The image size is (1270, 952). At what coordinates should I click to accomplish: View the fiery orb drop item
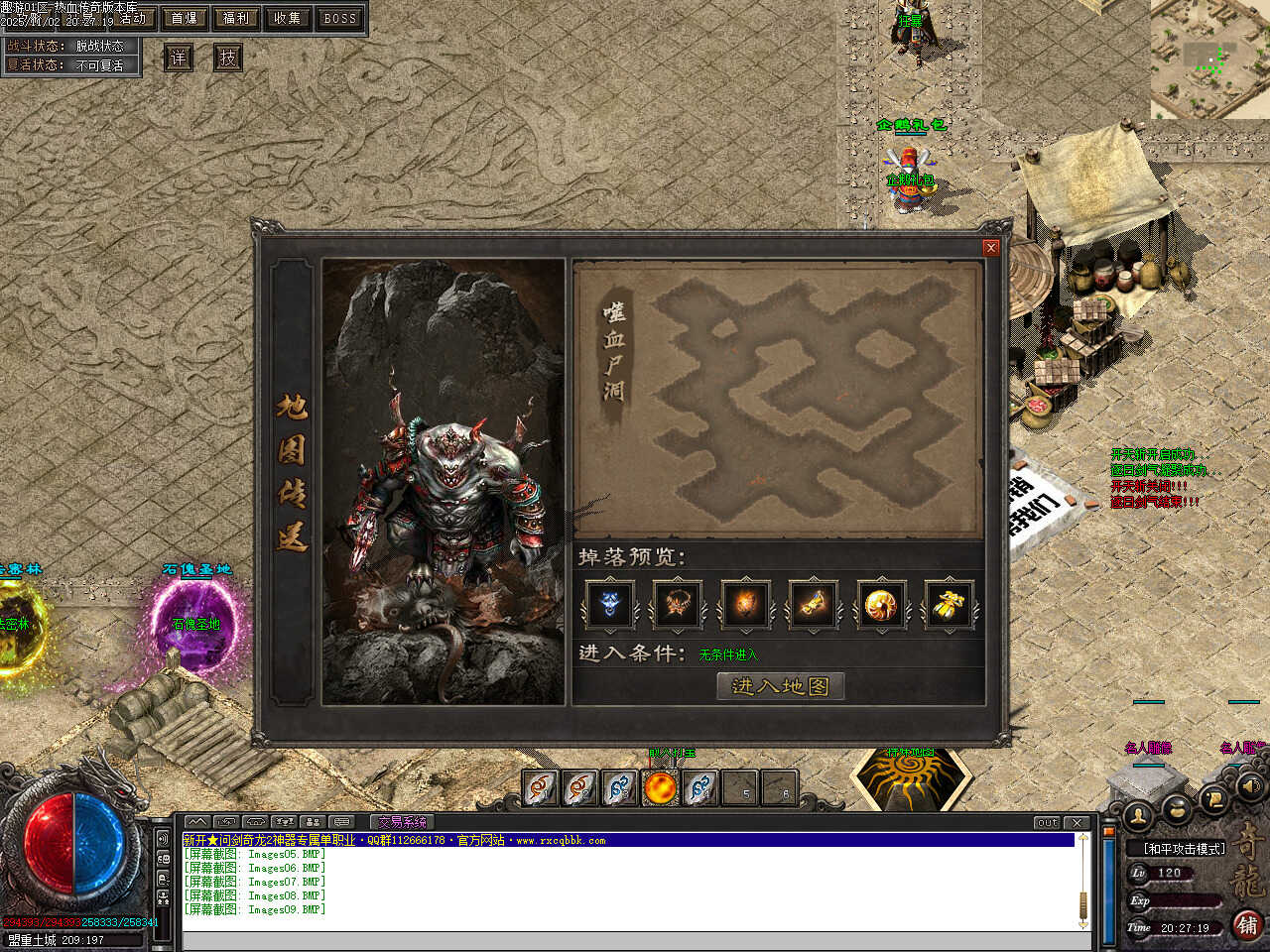745,604
